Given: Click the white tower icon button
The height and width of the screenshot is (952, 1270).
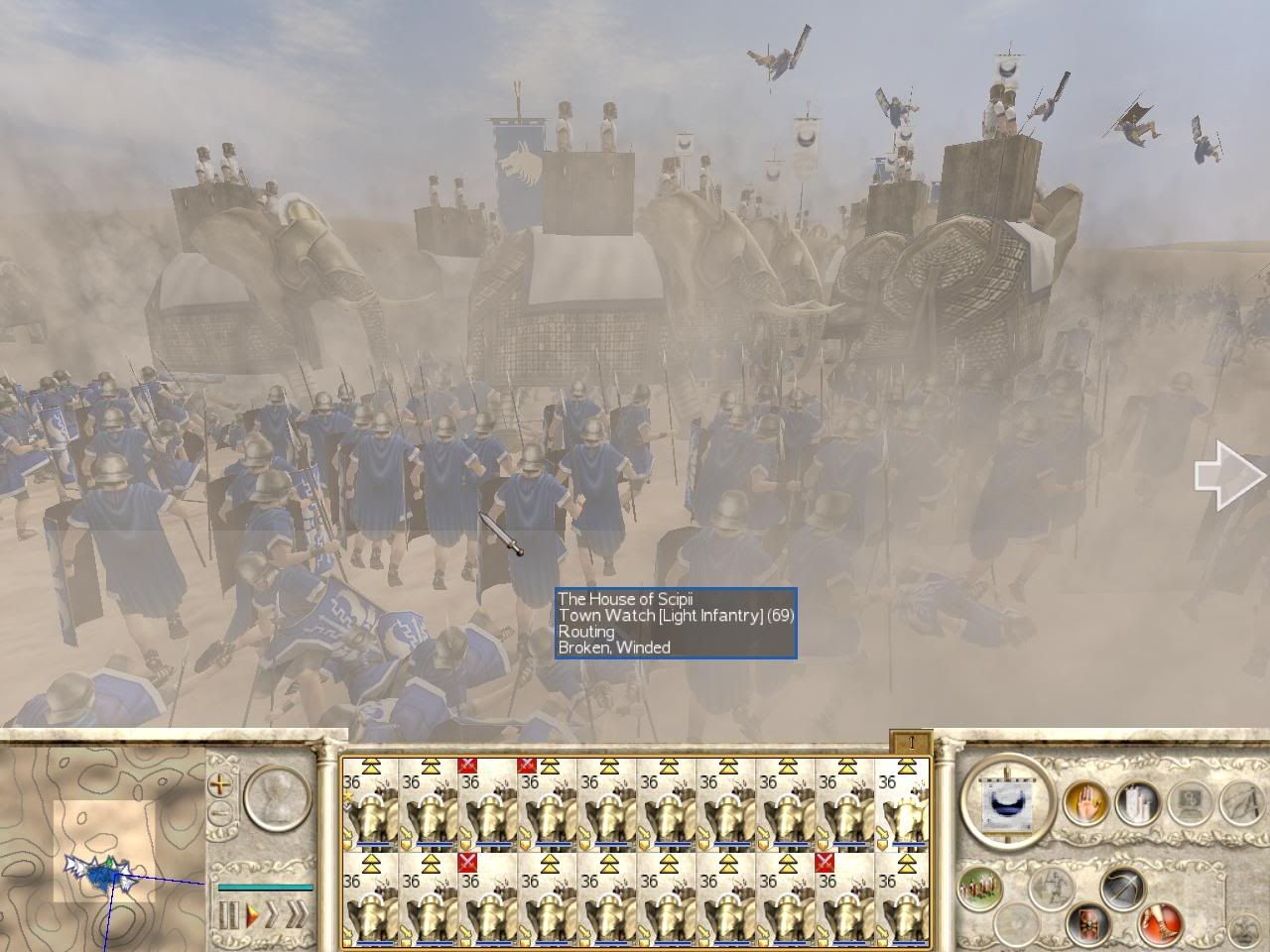Looking at the screenshot, I should tap(1138, 801).
